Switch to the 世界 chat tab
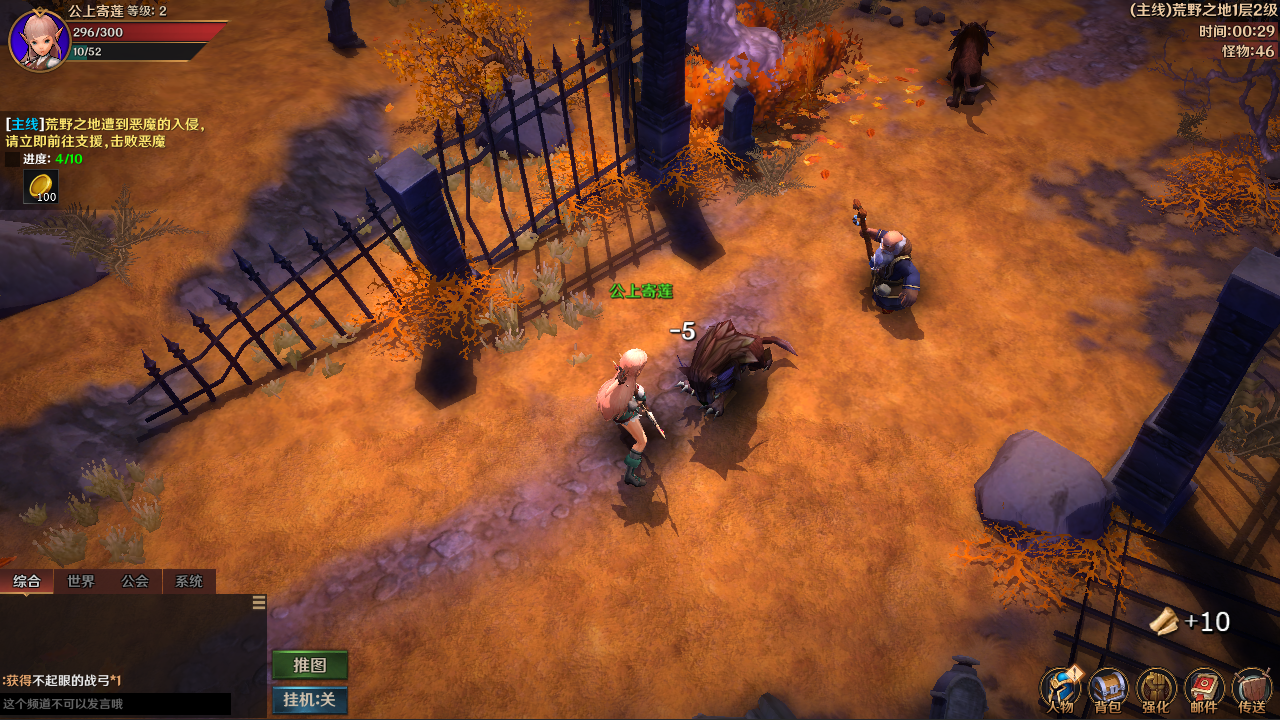 81,581
